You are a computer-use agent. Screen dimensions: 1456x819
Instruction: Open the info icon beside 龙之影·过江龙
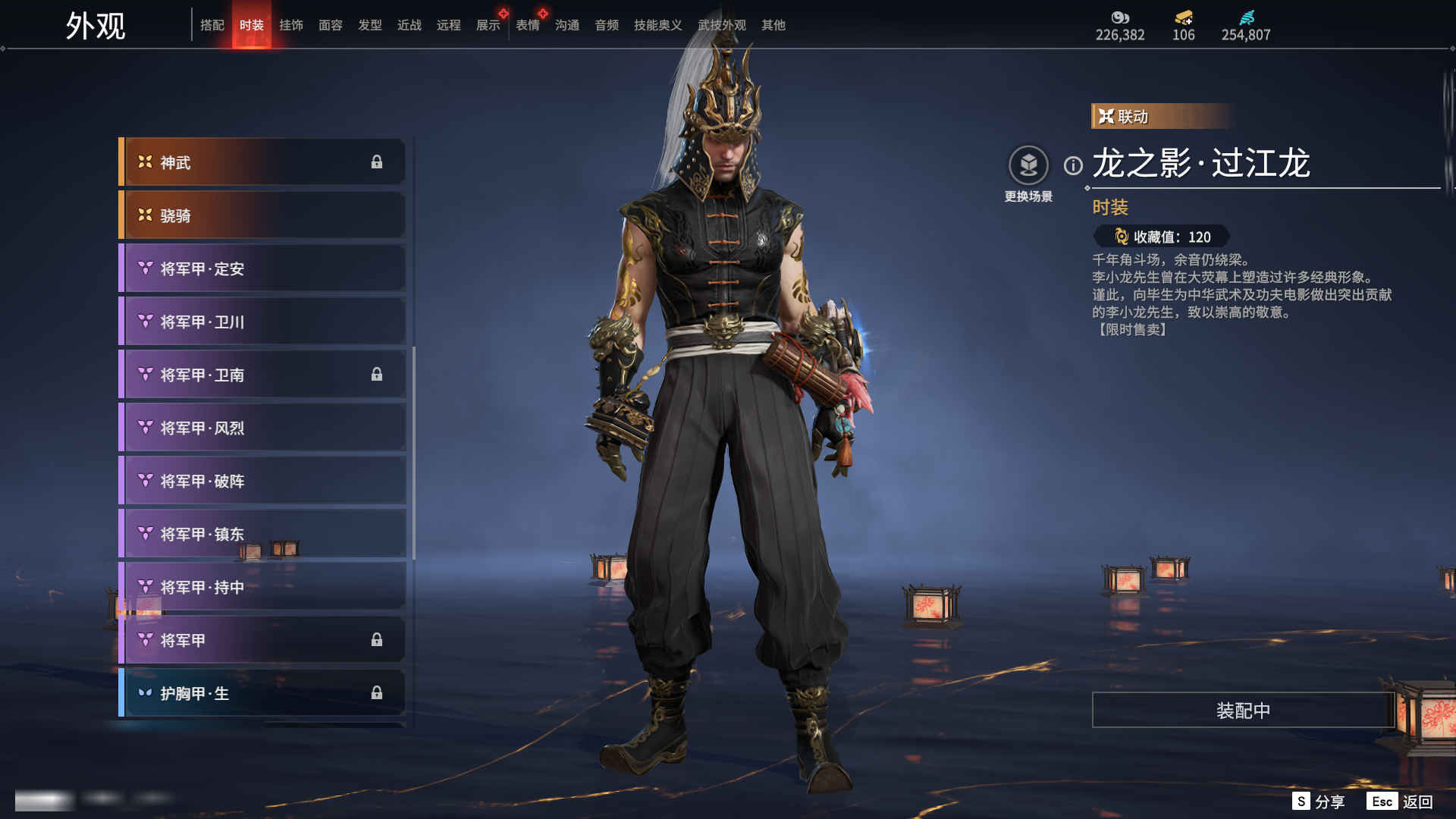tap(1073, 165)
